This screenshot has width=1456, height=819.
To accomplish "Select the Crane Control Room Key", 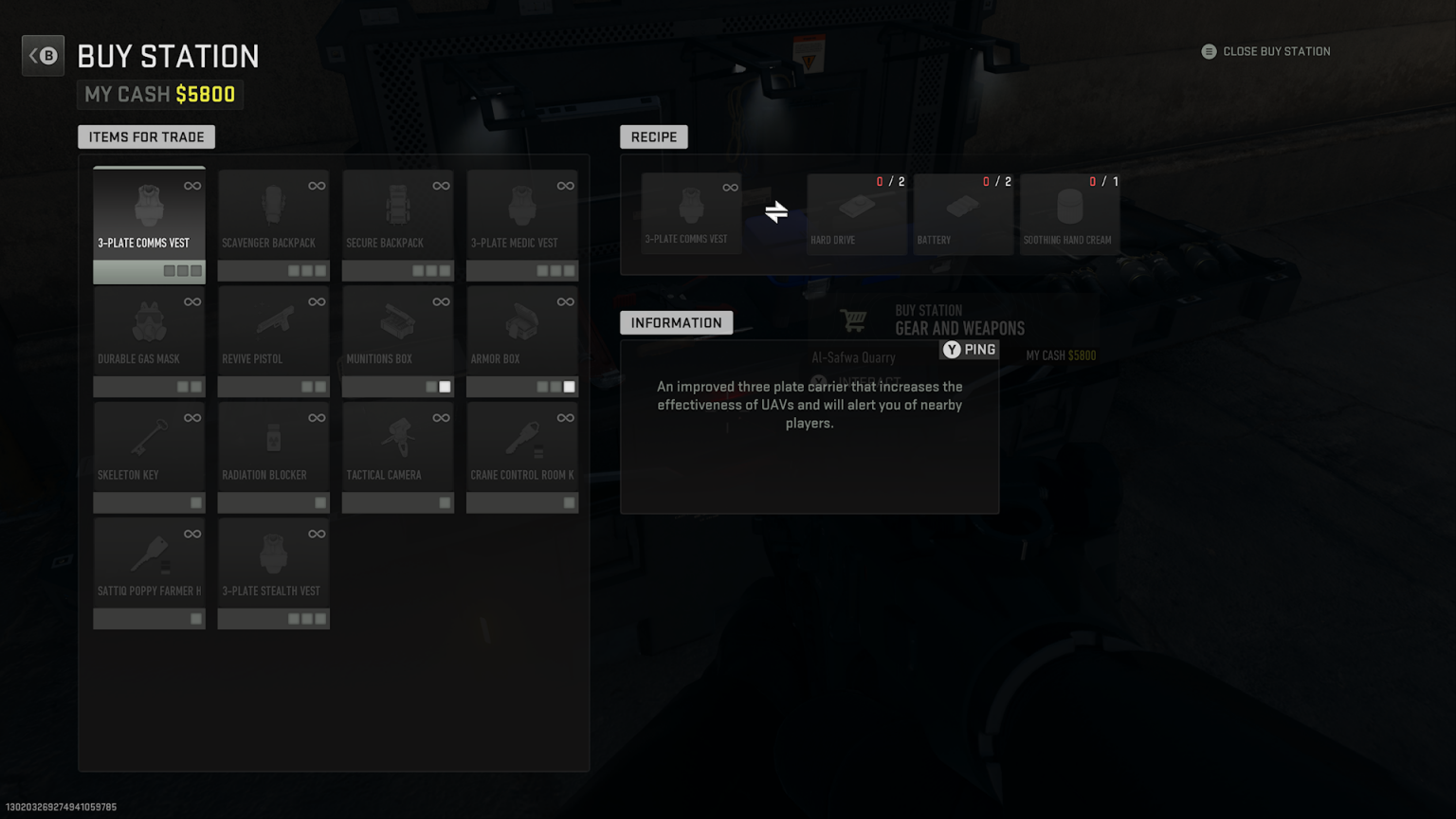I will click(x=521, y=446).
